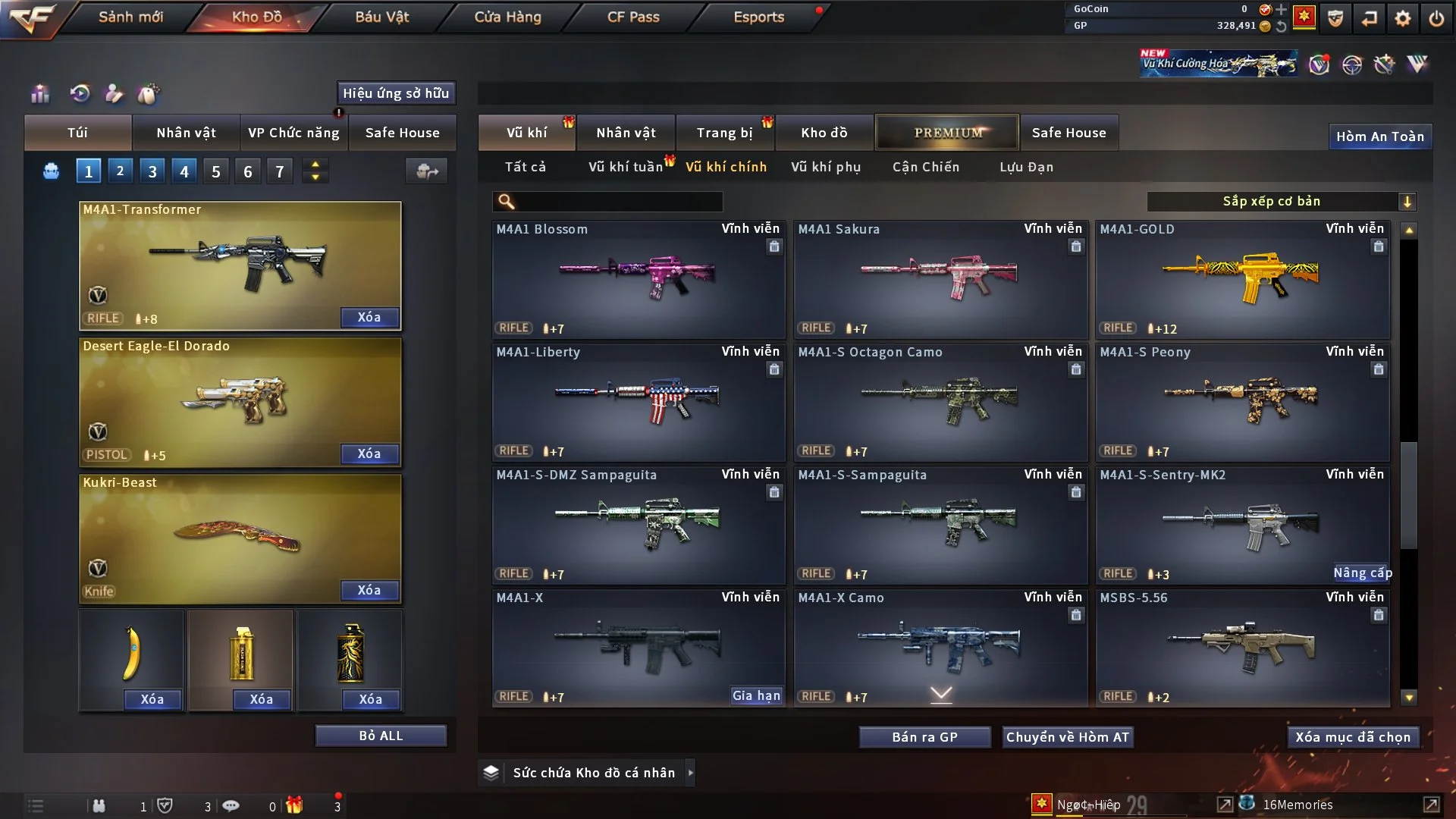Sell selected item with Bán ra GP
This screenshot has width=1456, height=819.
click(x=924, y=737)
